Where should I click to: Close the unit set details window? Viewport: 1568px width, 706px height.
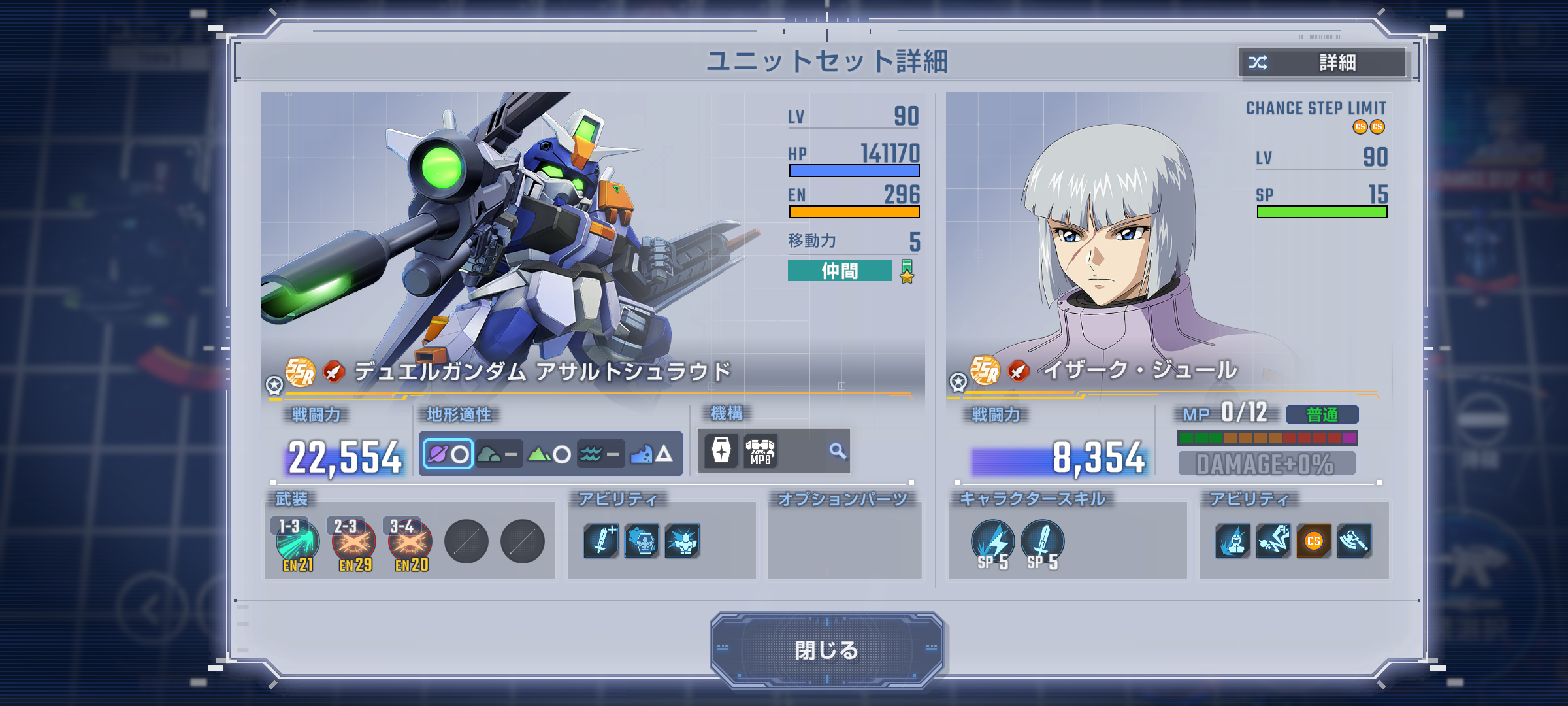pos(826,650)
